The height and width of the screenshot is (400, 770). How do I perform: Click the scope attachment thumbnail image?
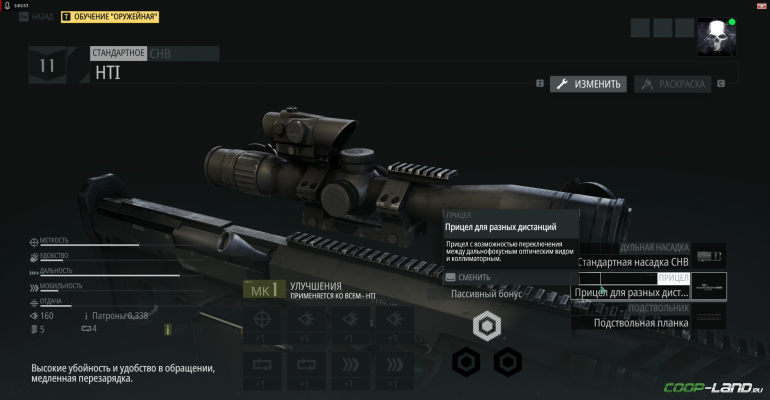click(x=709, y=287)
